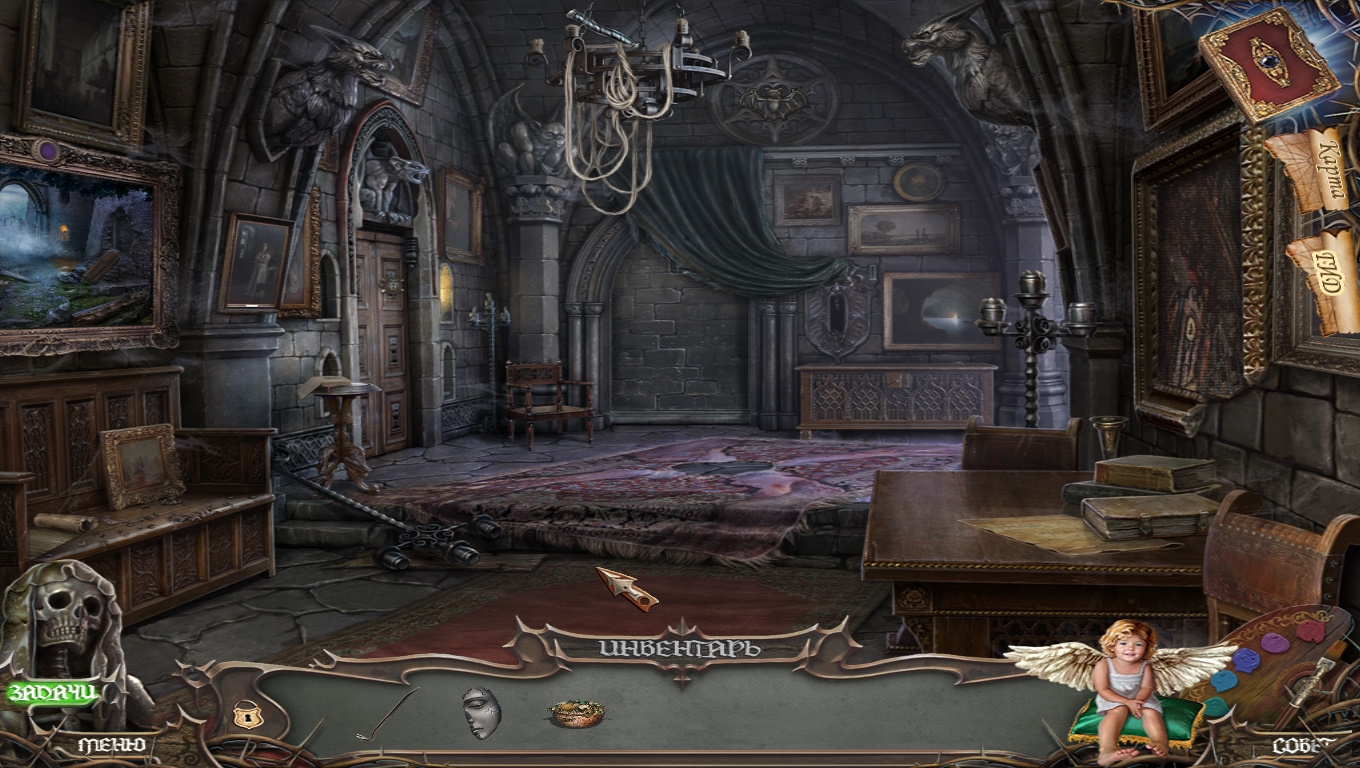The height and width of the screenshot is (768, 1360).
Task: Select the bent wire hook in inventory
Action: tap(388, 714)
